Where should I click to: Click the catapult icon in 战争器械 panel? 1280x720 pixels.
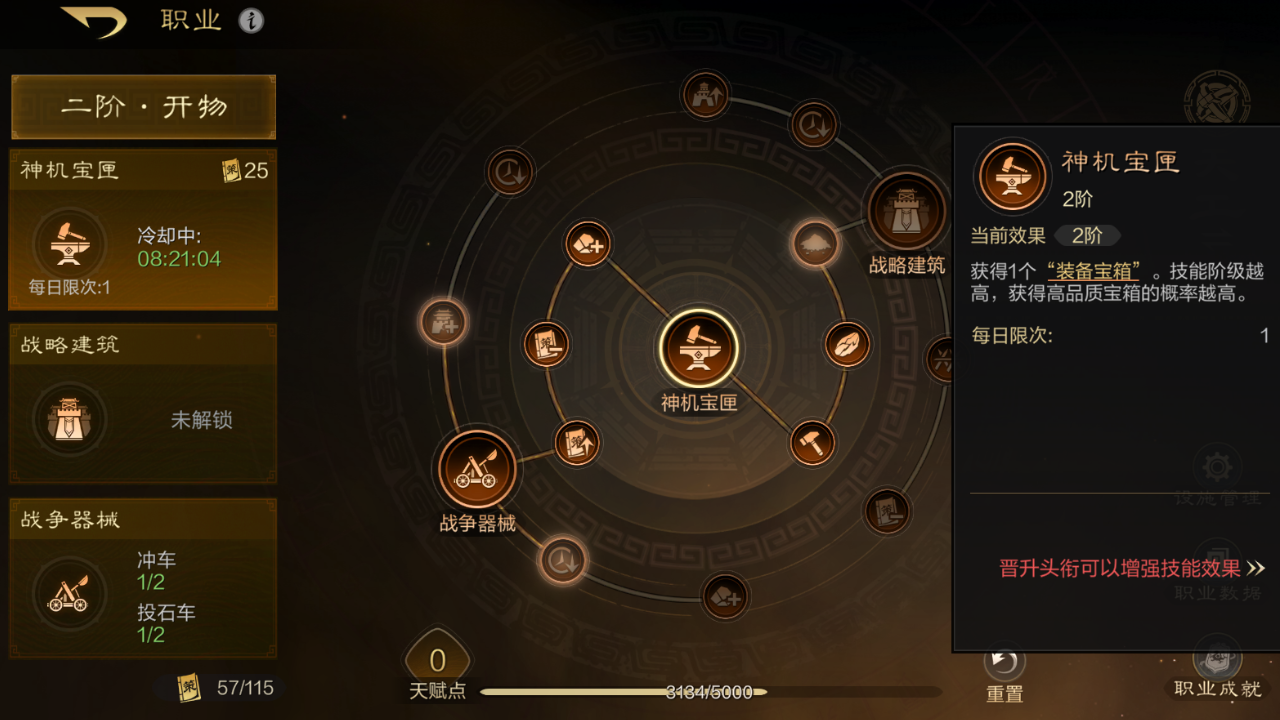(x=68, y=592)
